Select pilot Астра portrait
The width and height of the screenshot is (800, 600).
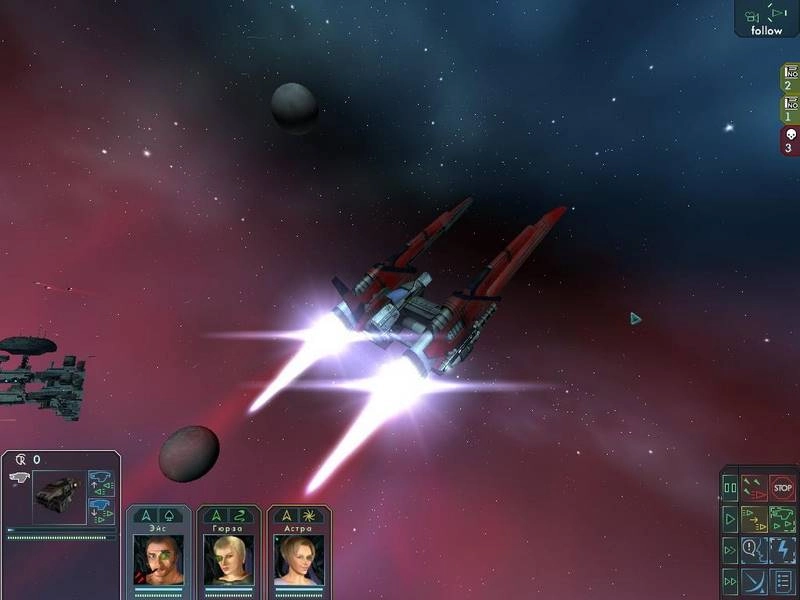point(299,558)
